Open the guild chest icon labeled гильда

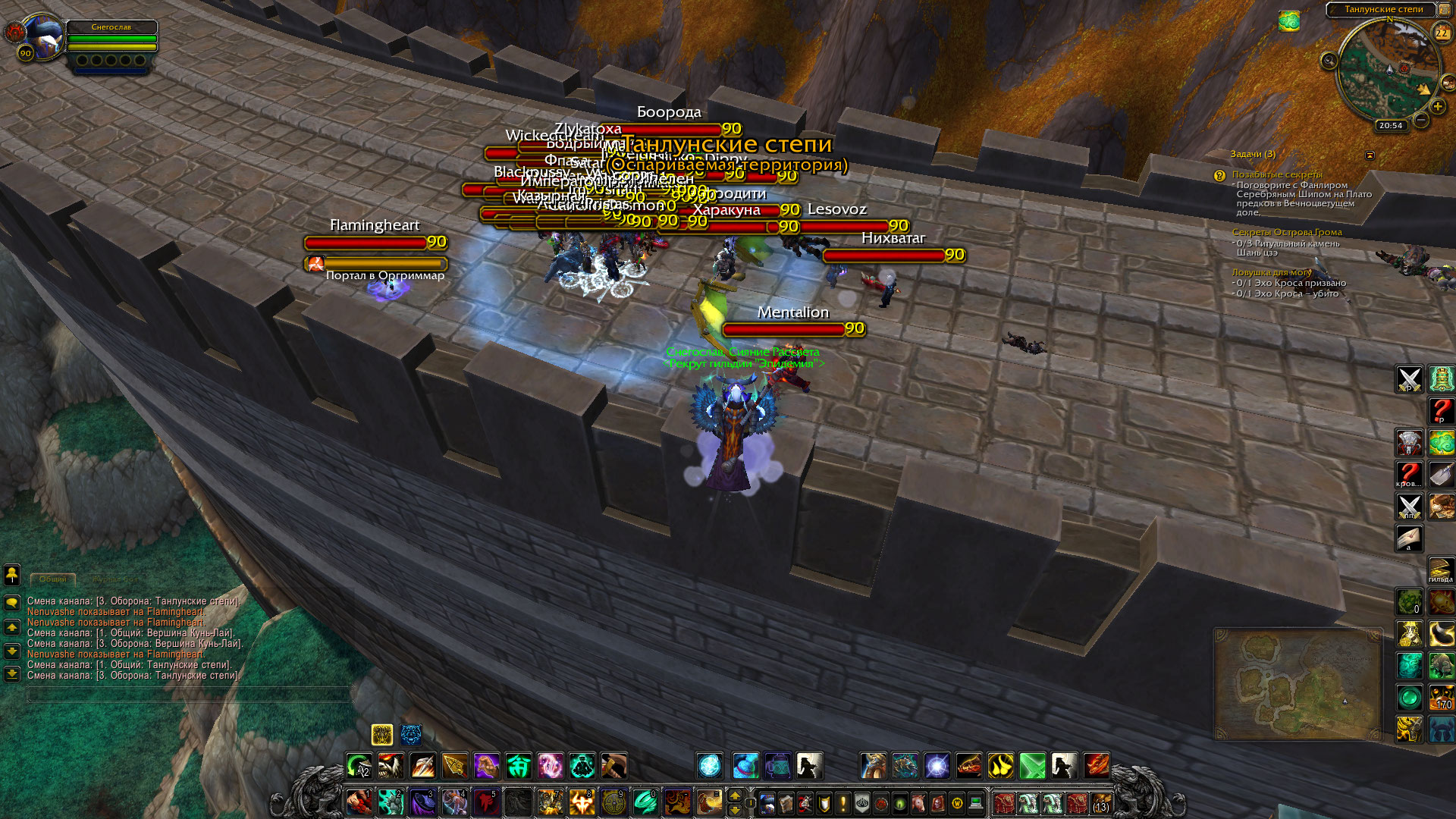point(1441,569)
